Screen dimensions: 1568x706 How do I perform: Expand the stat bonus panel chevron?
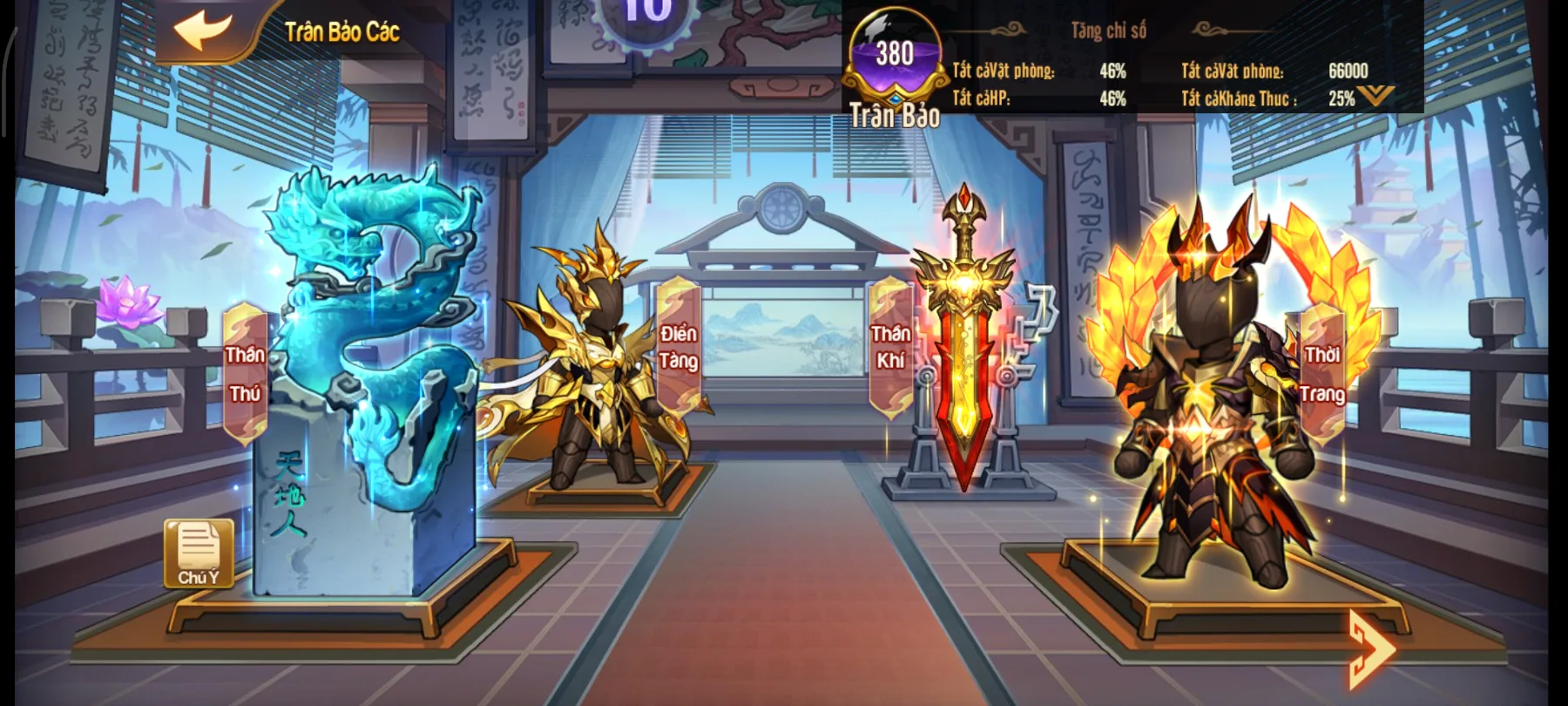coord(1375,96)
